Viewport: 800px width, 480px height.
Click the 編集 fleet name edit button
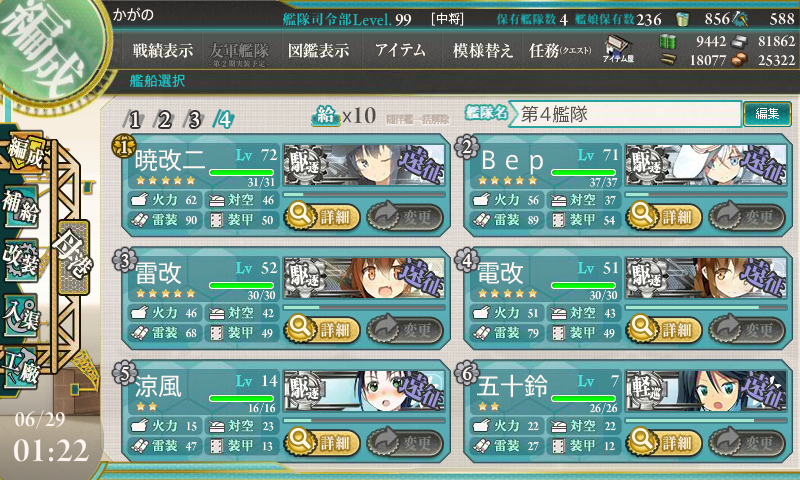[767, 114]
